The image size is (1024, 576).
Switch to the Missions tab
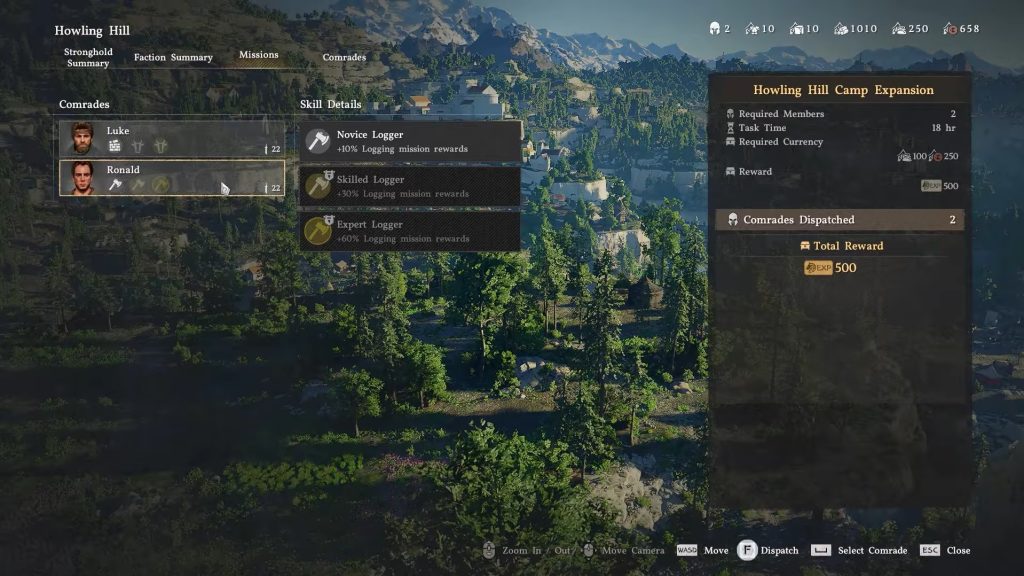[x=258, y=55]
